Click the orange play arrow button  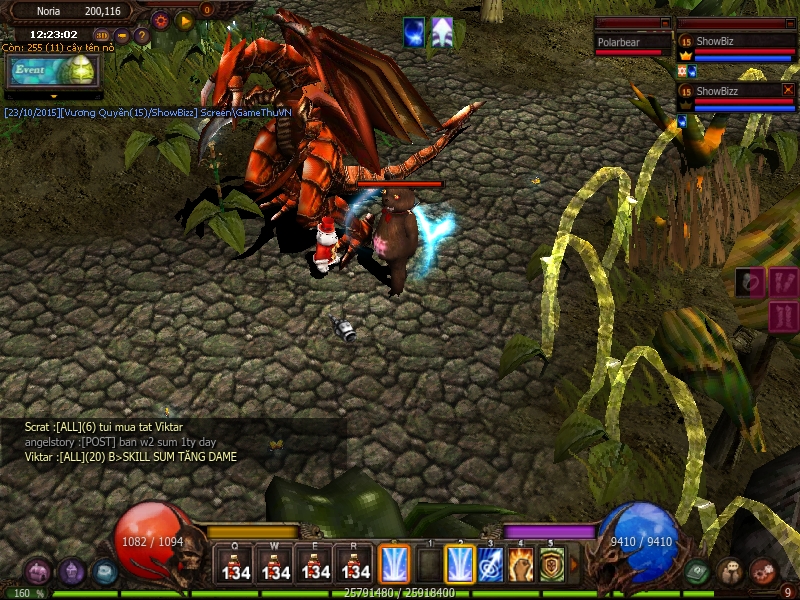(185, 20)
